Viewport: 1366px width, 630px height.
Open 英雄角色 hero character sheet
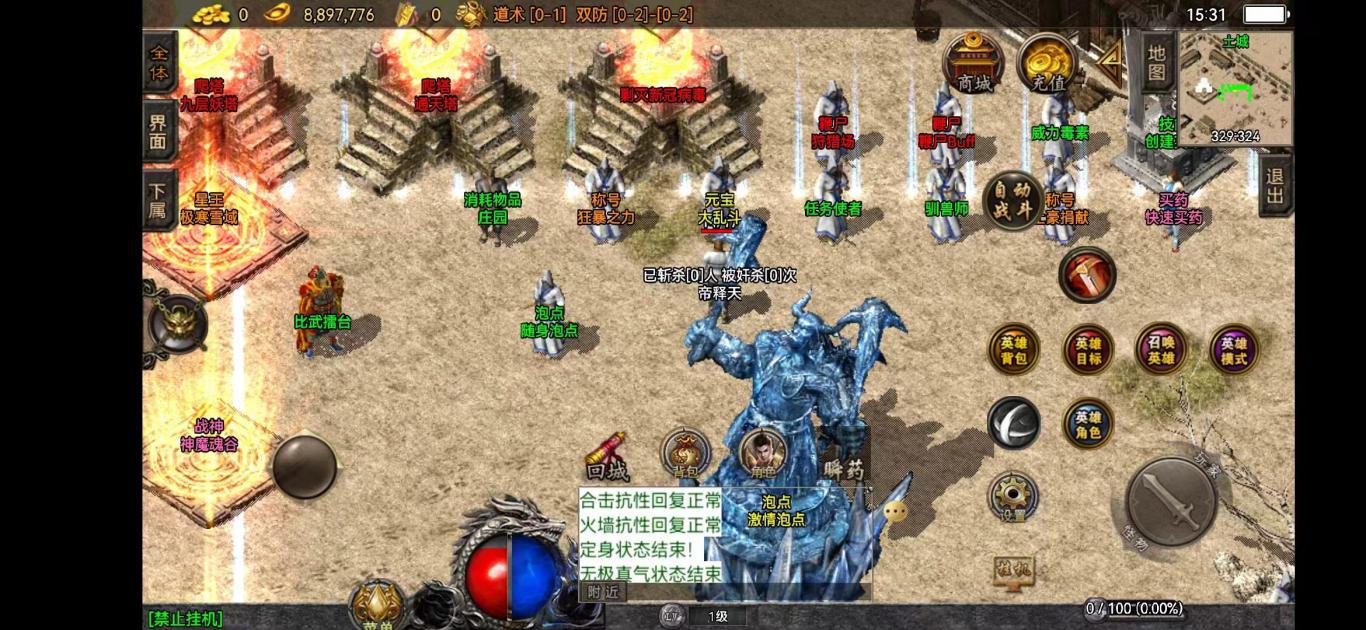pyautogui.click(x=1088, y=424)
